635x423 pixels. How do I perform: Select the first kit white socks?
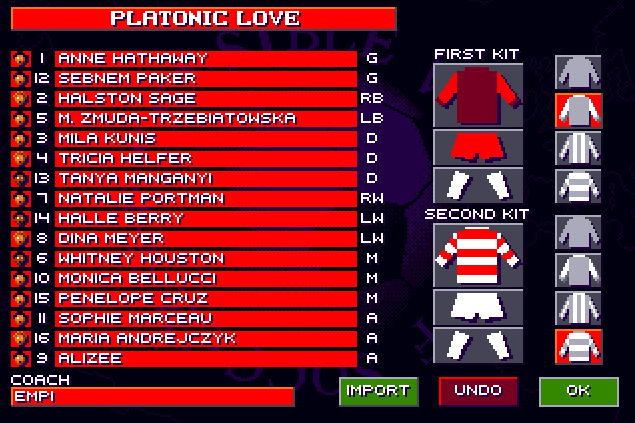coord(478,184)
